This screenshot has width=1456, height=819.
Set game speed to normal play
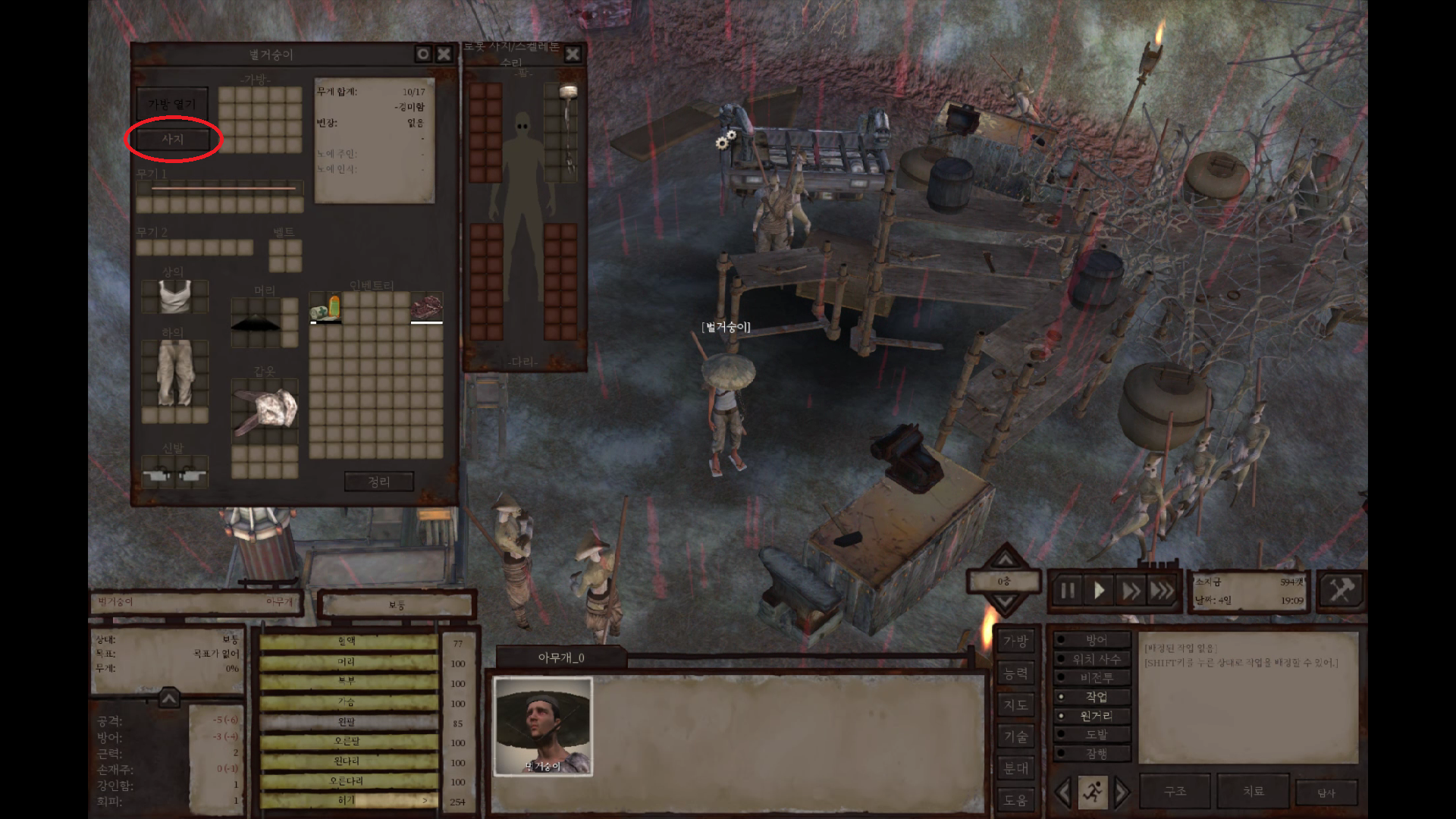(1099, 591)
